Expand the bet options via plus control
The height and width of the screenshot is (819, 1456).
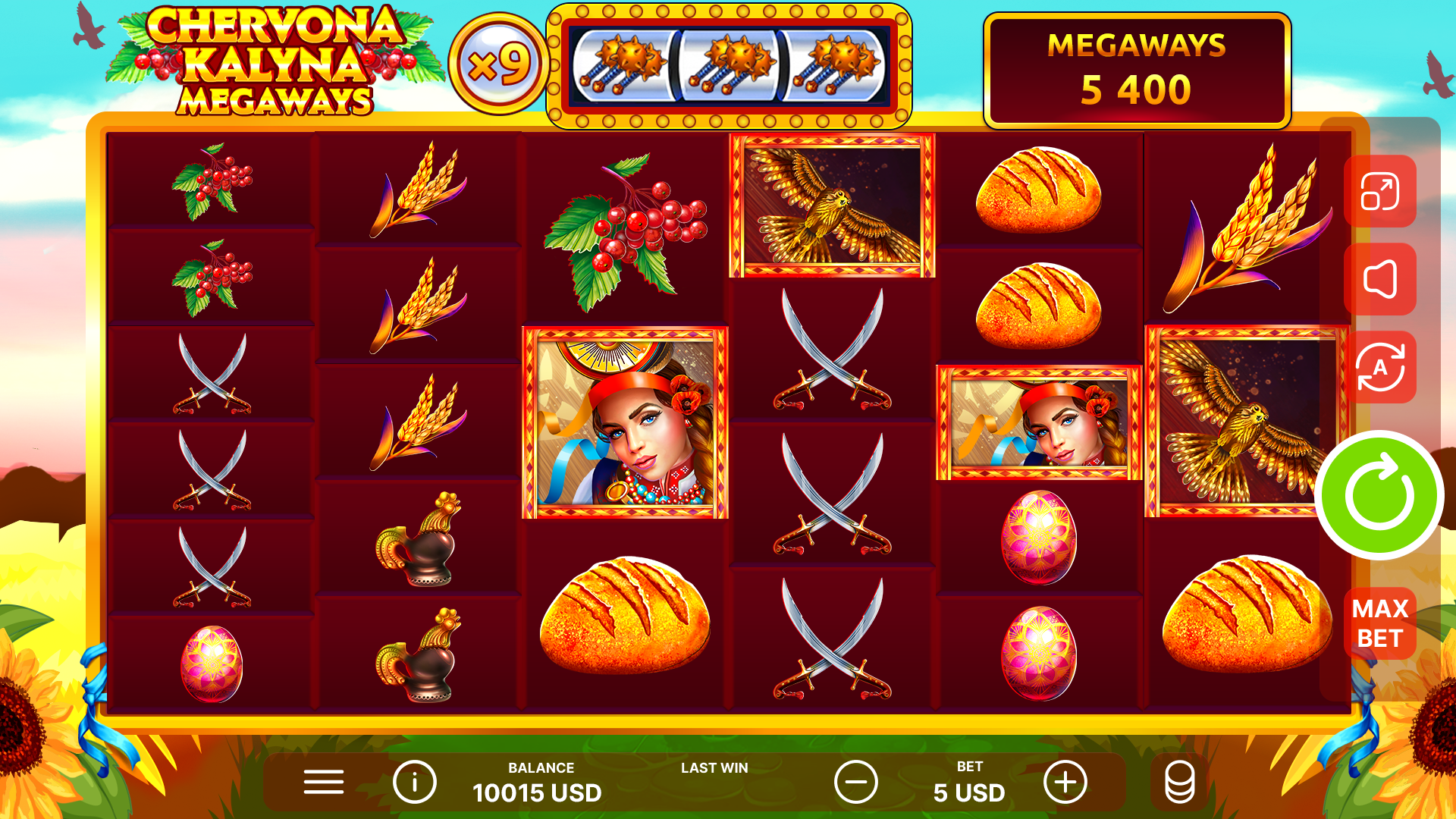coord(1065,780)
